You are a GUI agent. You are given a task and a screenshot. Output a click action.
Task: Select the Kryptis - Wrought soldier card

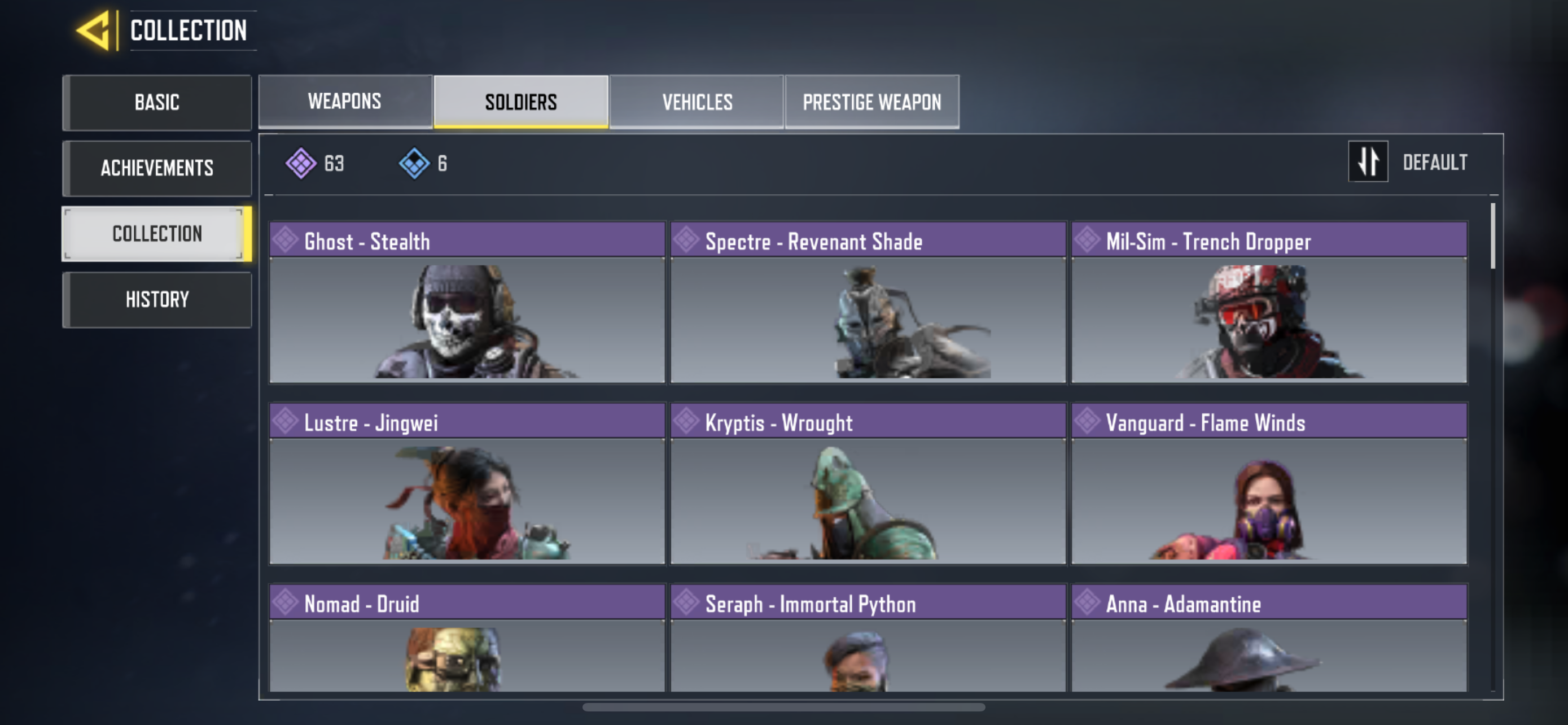(869, 499)
